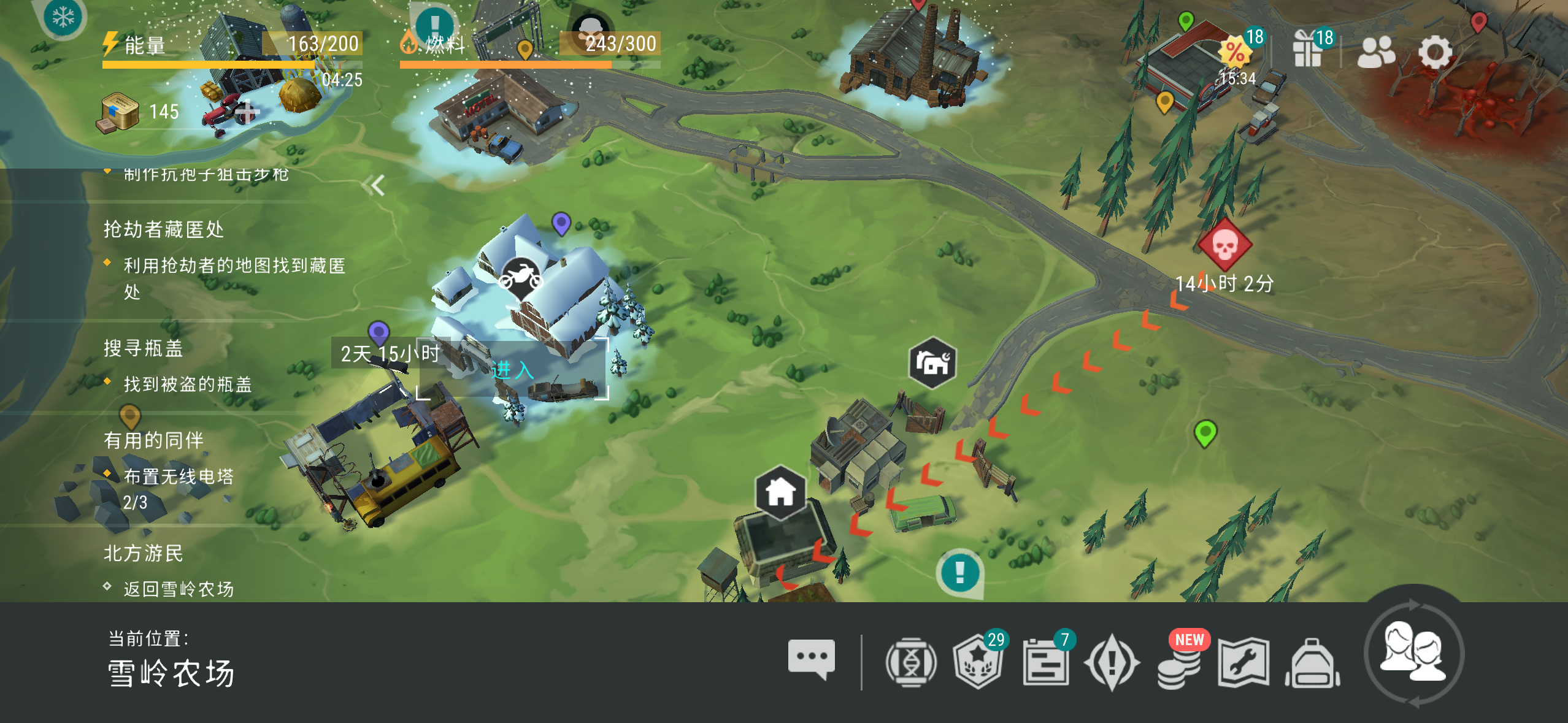Open the DNA capsule icon

coord(911,663)
